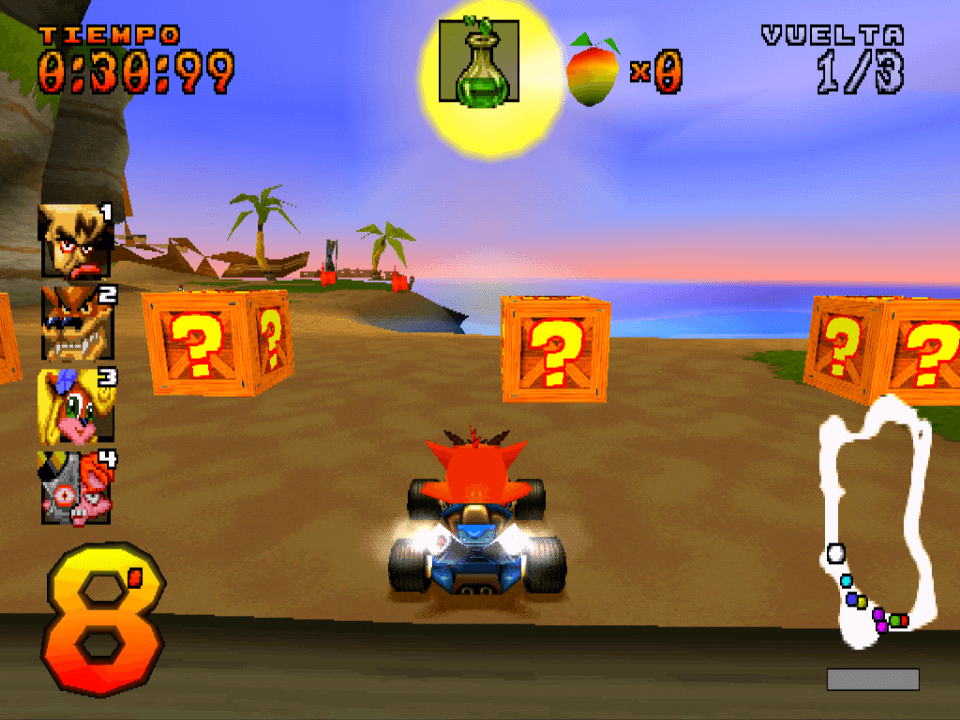
Task: Pick the fourth-place racer portrait
Action: pos(76,487)
